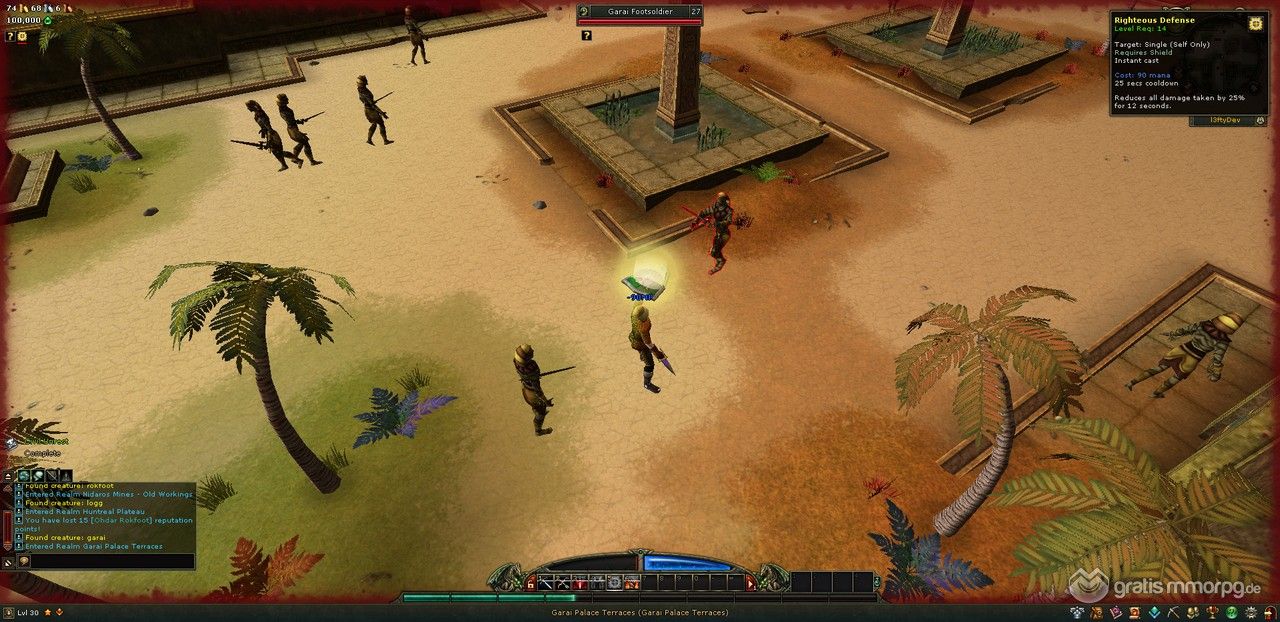
Task: Open the pickaxe professions window
Action: click(1175, 612)
